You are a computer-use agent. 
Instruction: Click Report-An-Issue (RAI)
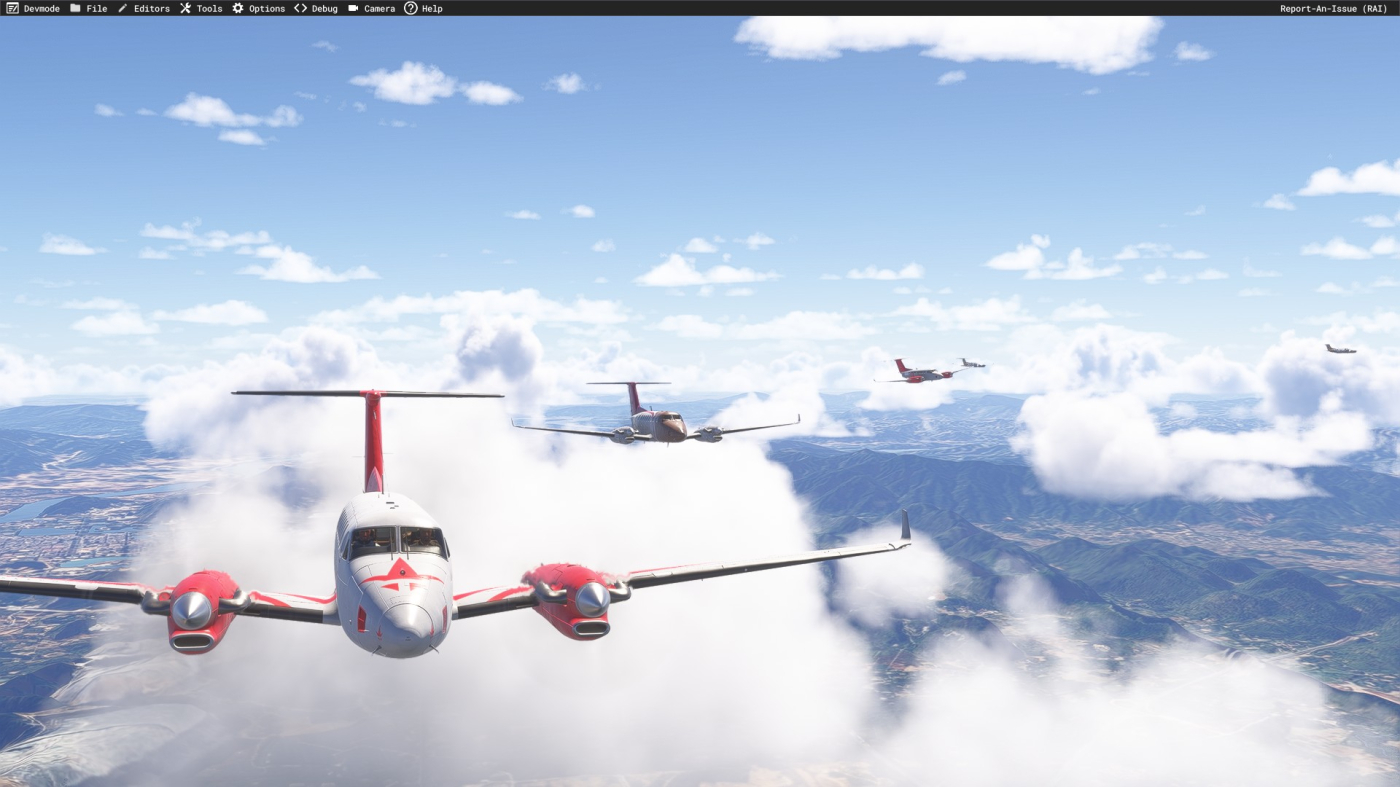pos(1333,8)
